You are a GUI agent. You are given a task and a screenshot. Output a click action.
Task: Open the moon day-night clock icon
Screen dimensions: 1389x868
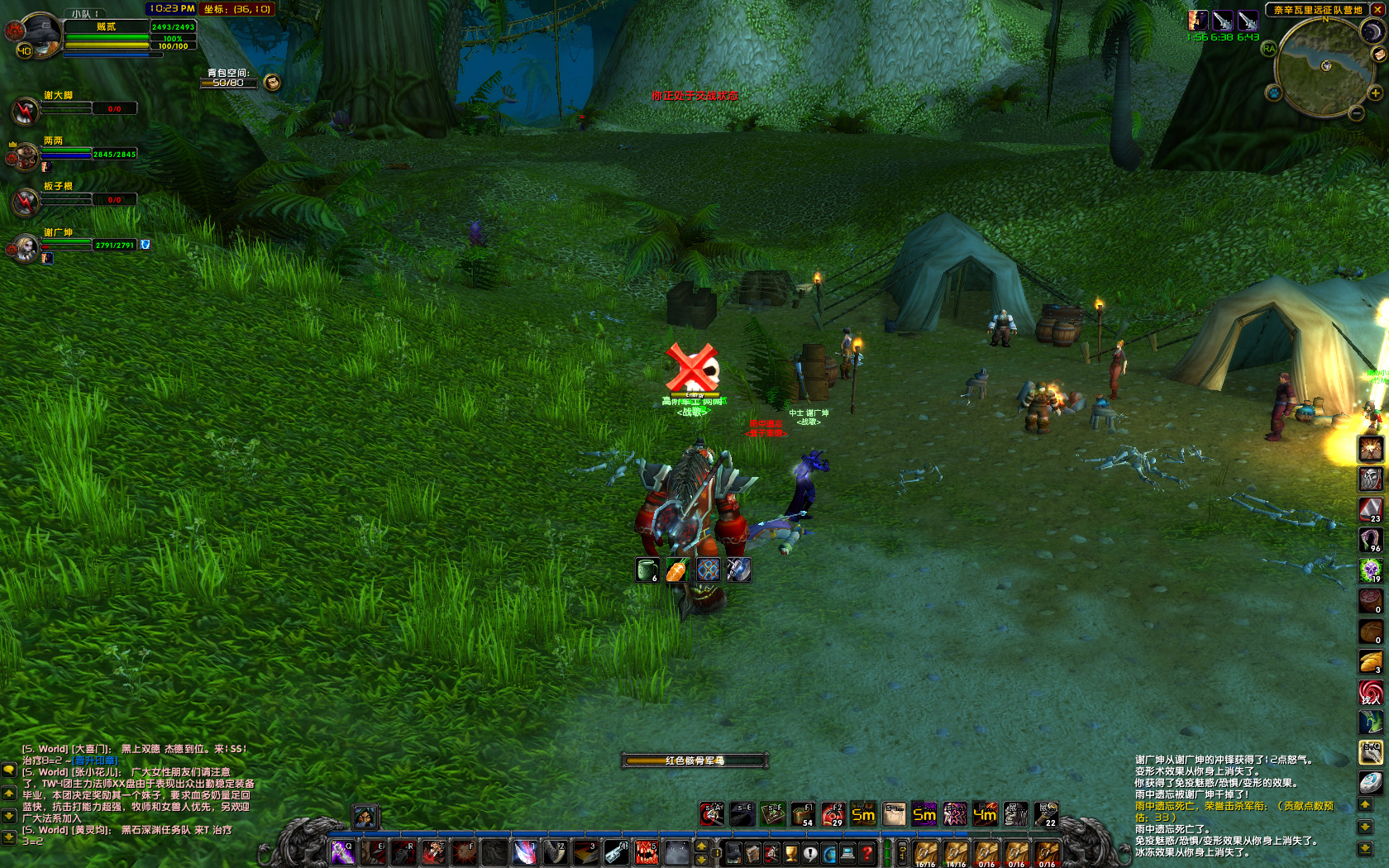tap(1372, 31)
